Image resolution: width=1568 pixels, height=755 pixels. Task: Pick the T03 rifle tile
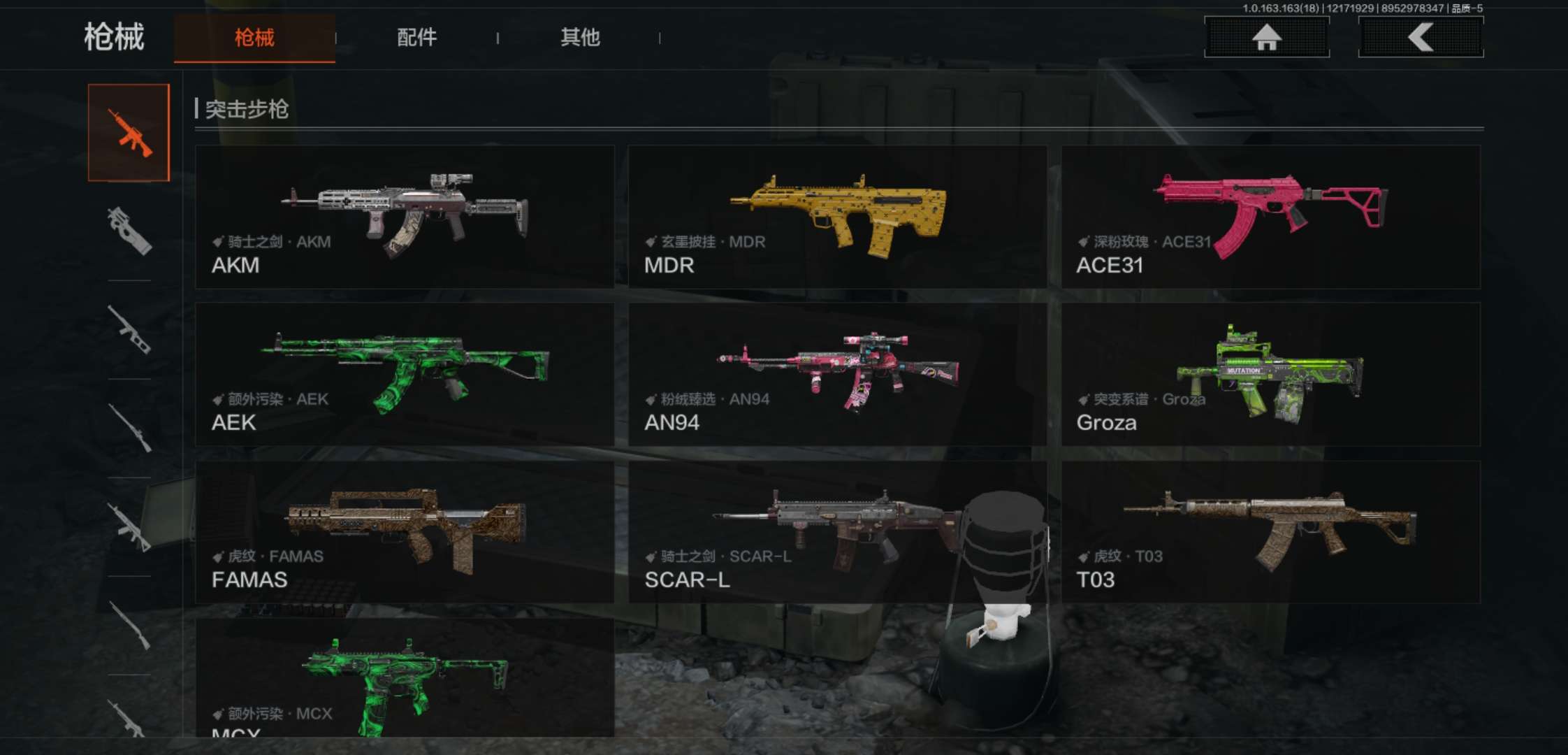click(1270, 532)
